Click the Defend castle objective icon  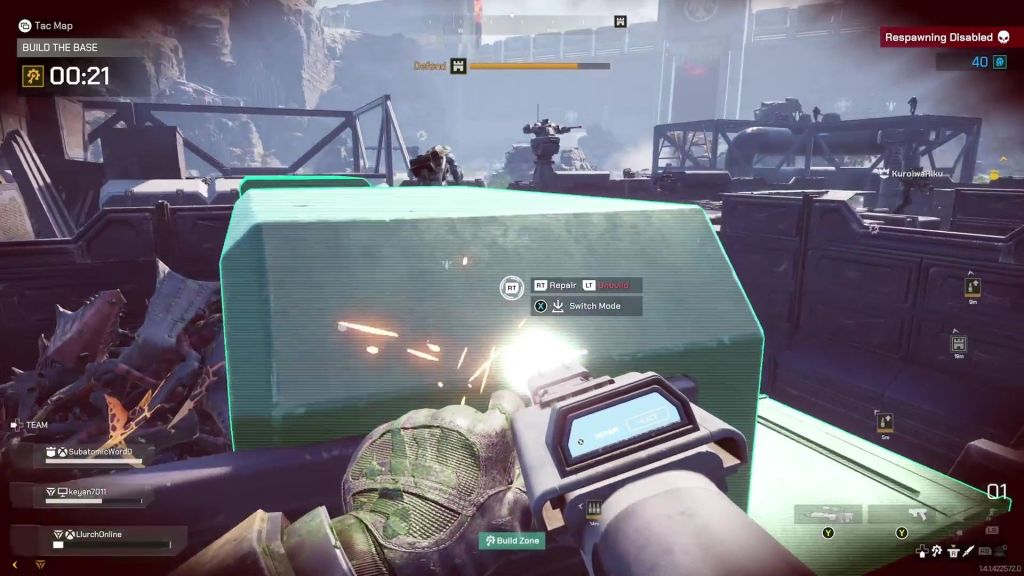click(459, 66)
